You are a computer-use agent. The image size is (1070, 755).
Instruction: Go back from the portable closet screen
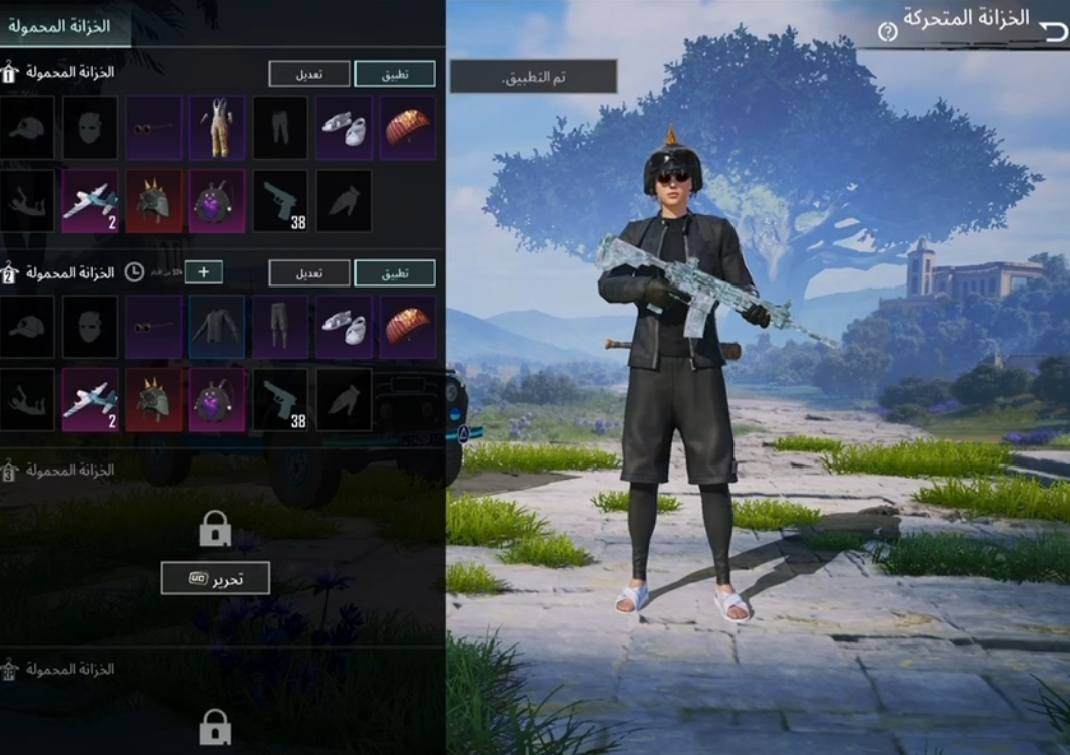[1052, 31]
